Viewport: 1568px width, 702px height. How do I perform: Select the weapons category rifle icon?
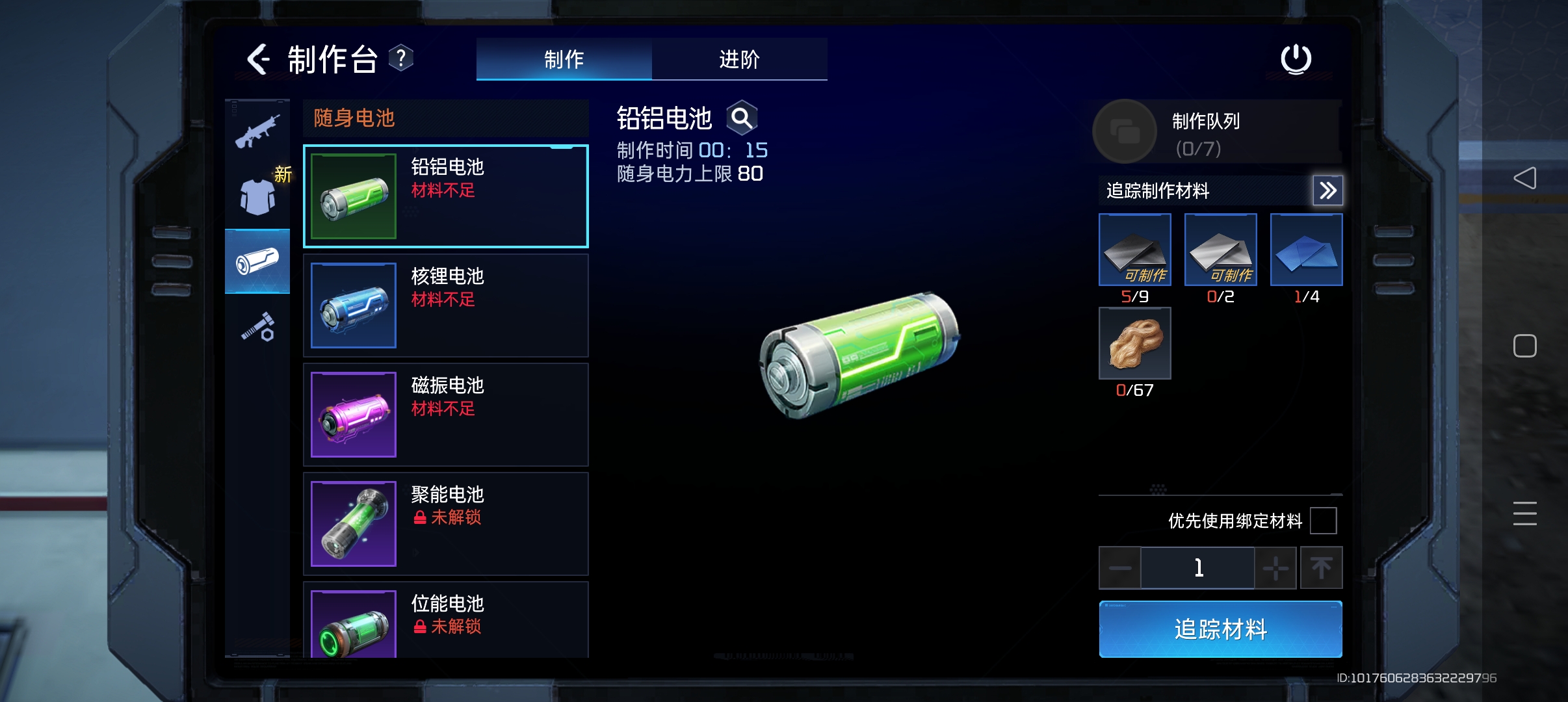point(257,132)
